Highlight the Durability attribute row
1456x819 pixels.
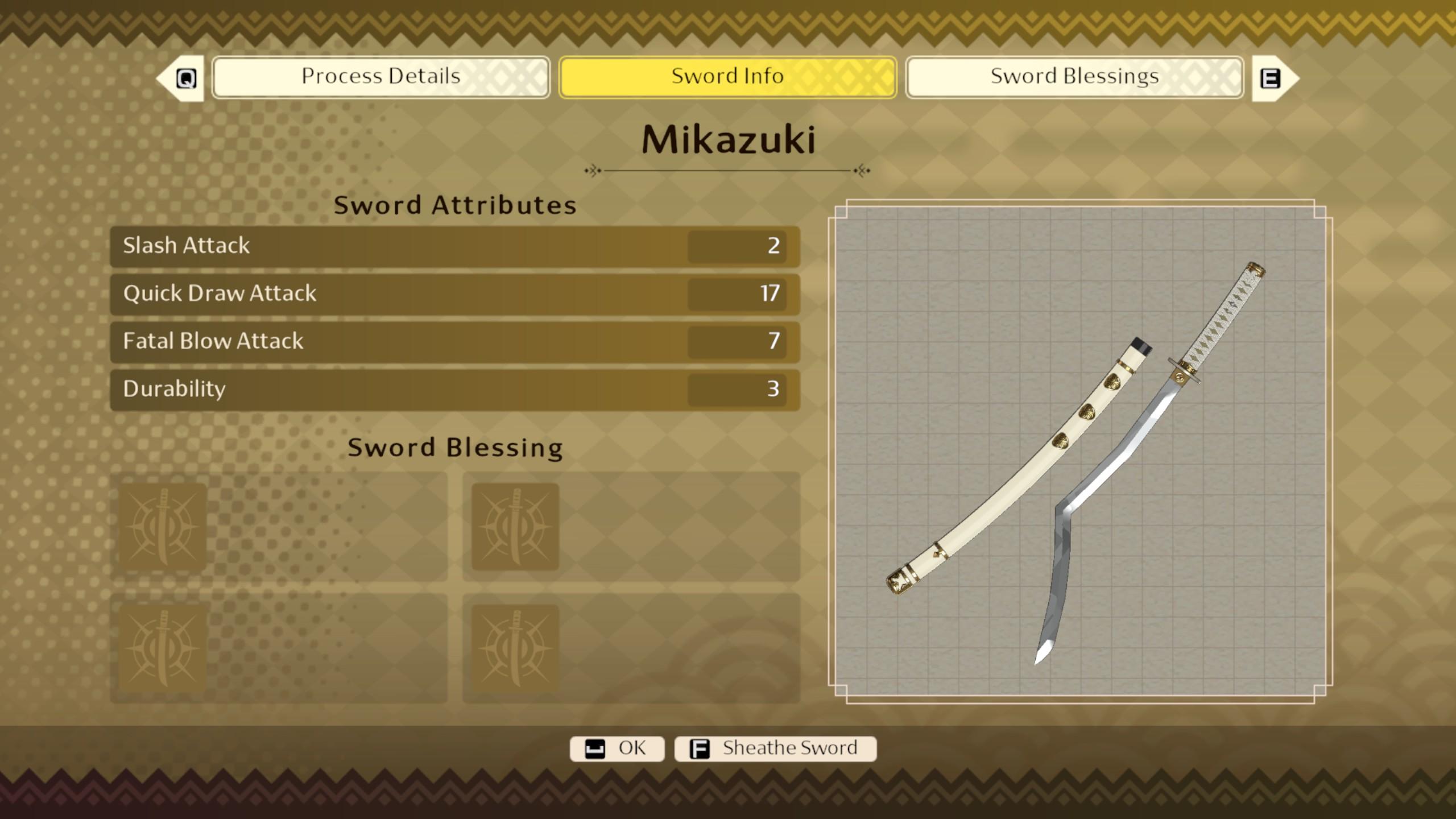coord(454,390)
